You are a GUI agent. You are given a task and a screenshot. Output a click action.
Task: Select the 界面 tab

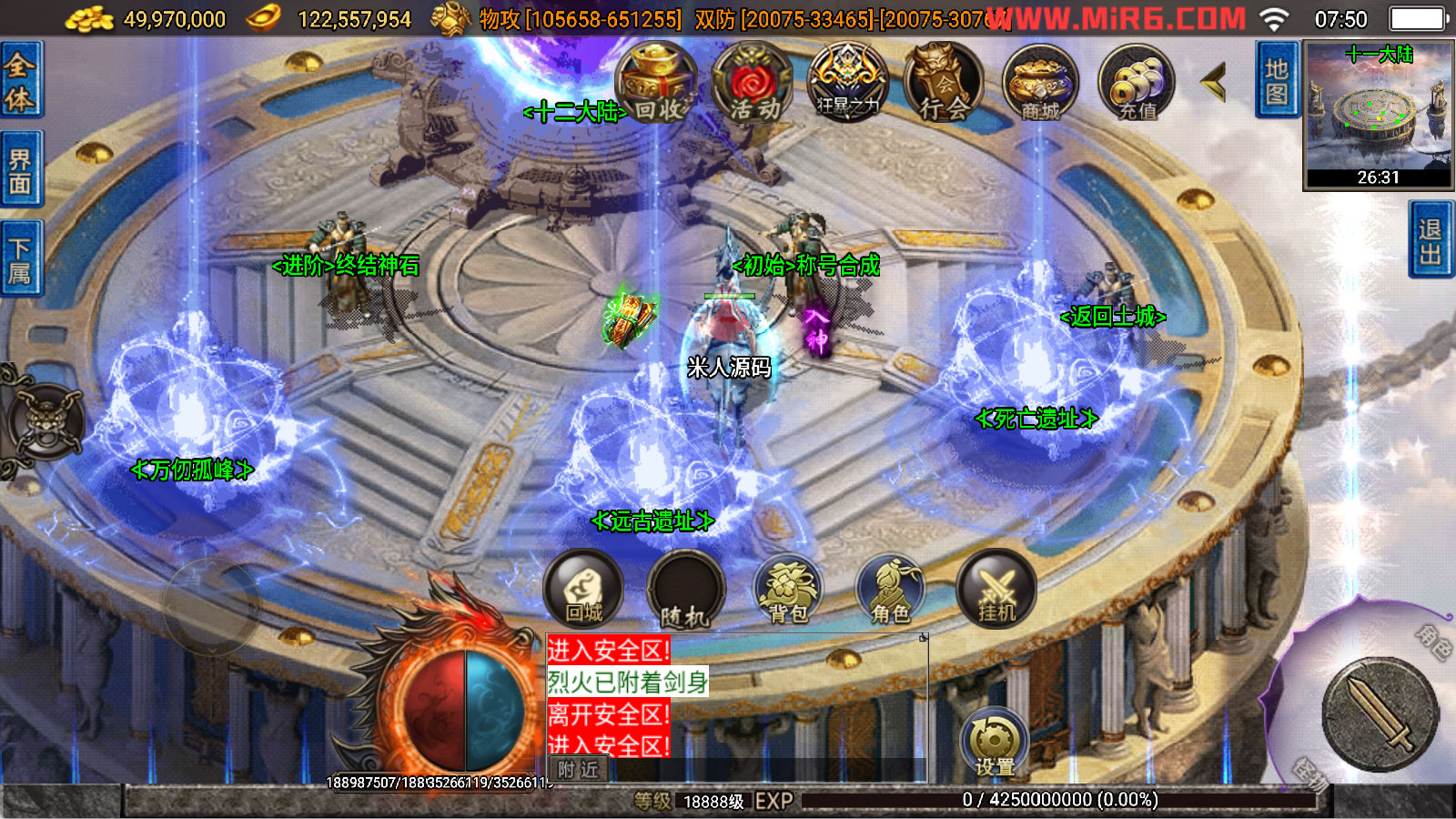(20, 170)
